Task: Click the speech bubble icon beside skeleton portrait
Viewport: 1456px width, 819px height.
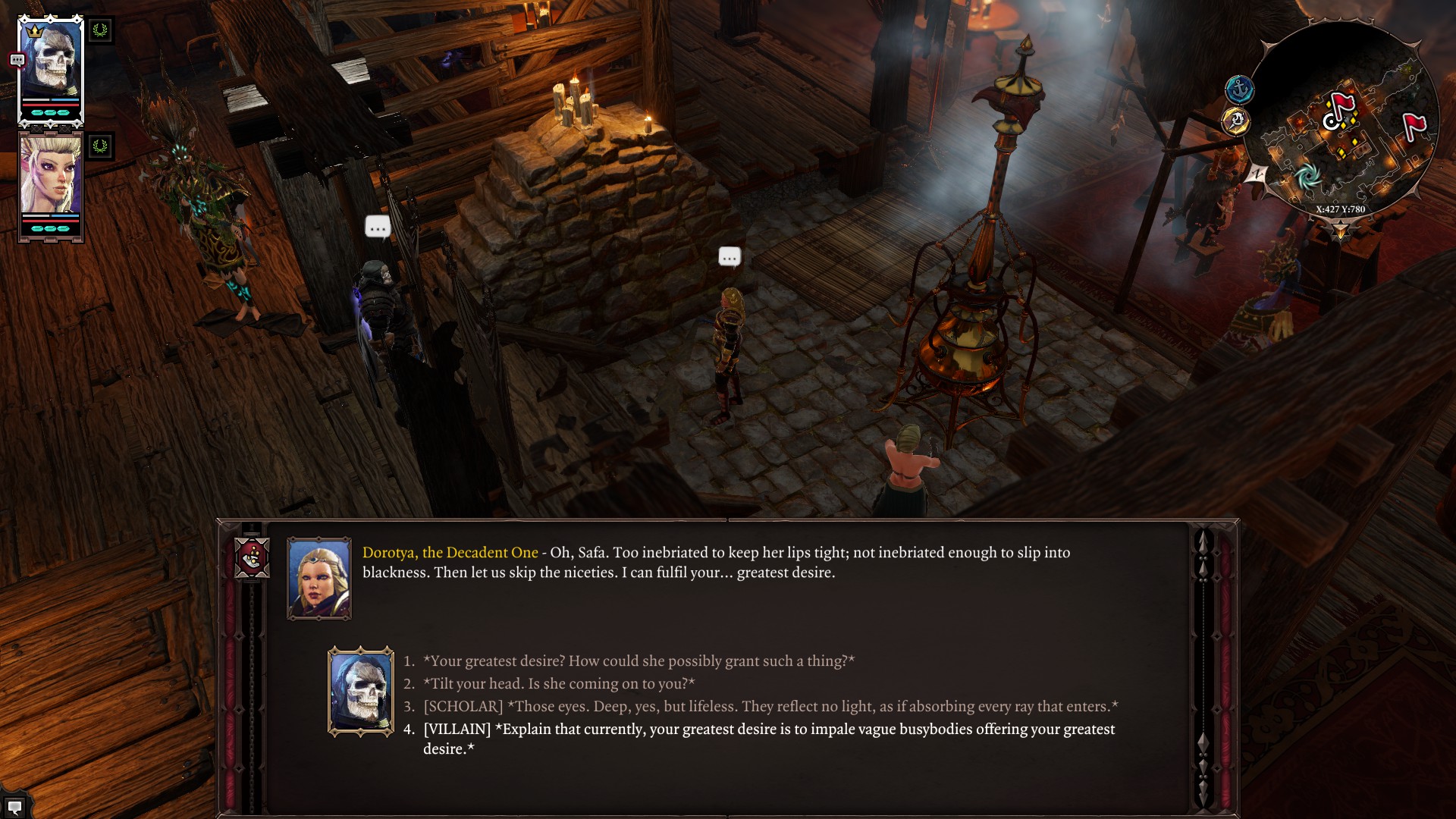Action: tap(17, 60)
